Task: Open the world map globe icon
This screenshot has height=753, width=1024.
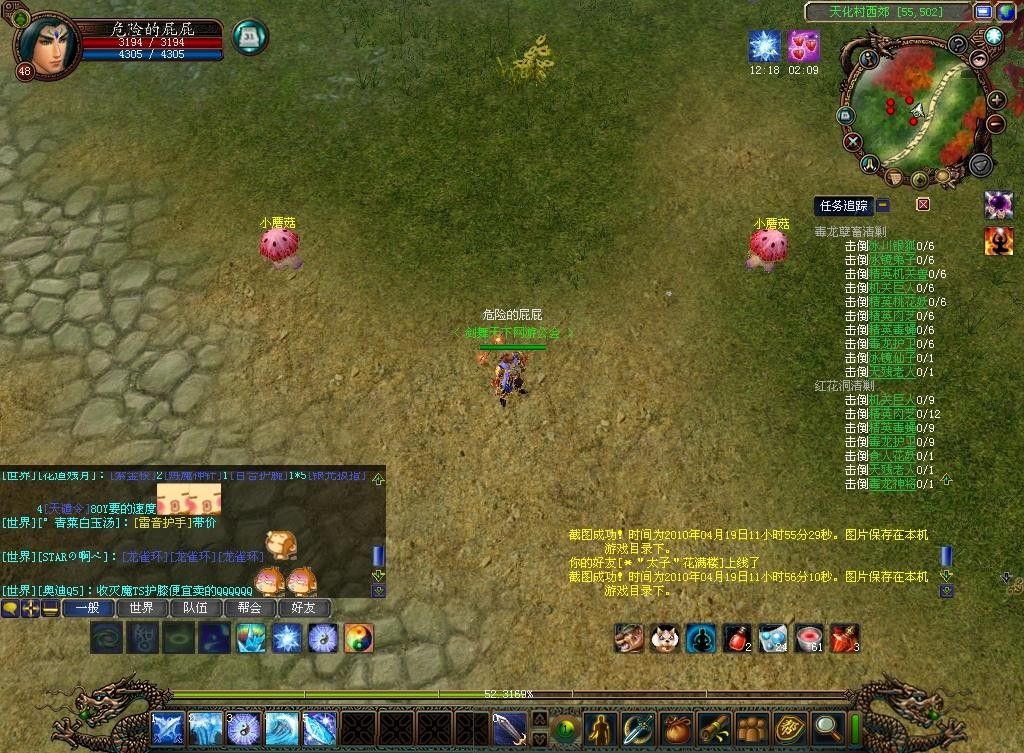Action: [x=1005, y=12]
